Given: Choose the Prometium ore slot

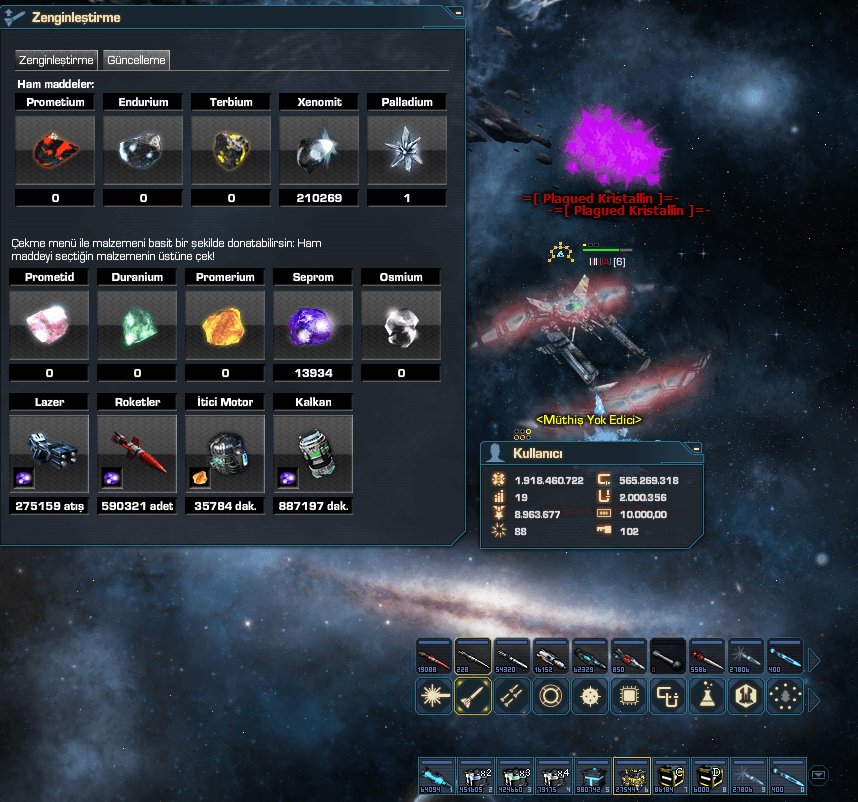Looking at the screenshot, I should click(55, 150).
